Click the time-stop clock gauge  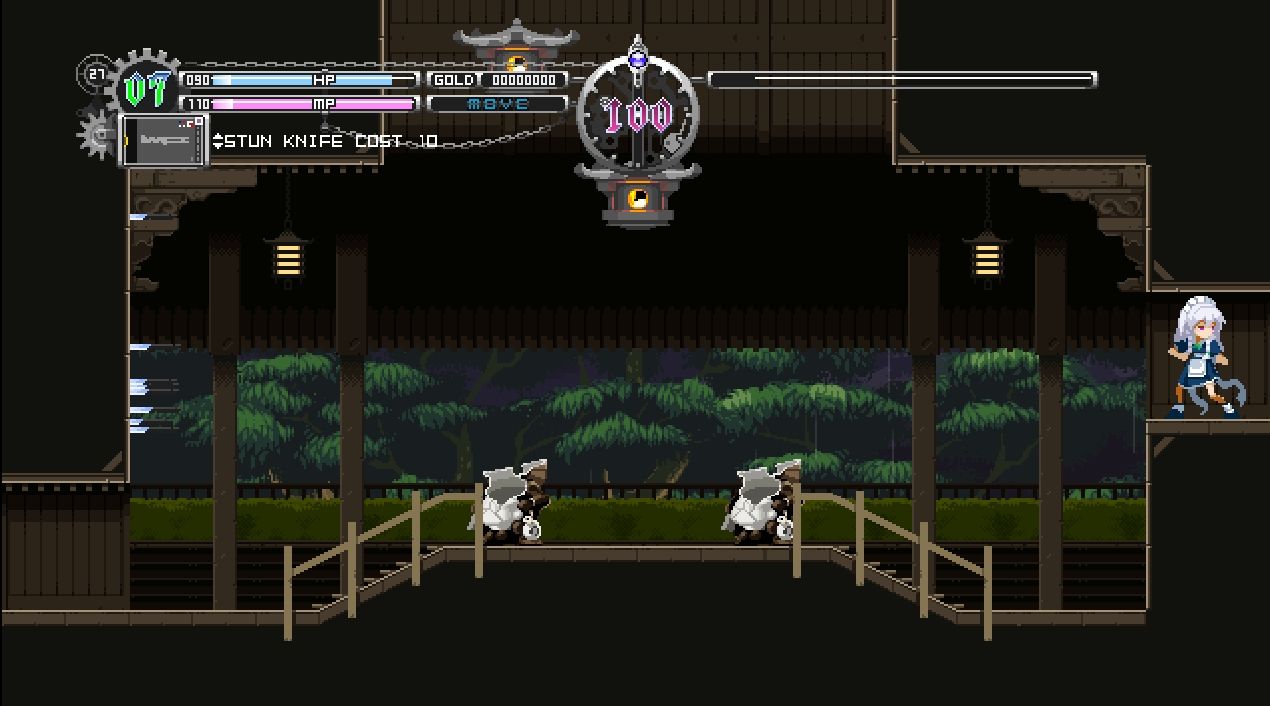638,115
